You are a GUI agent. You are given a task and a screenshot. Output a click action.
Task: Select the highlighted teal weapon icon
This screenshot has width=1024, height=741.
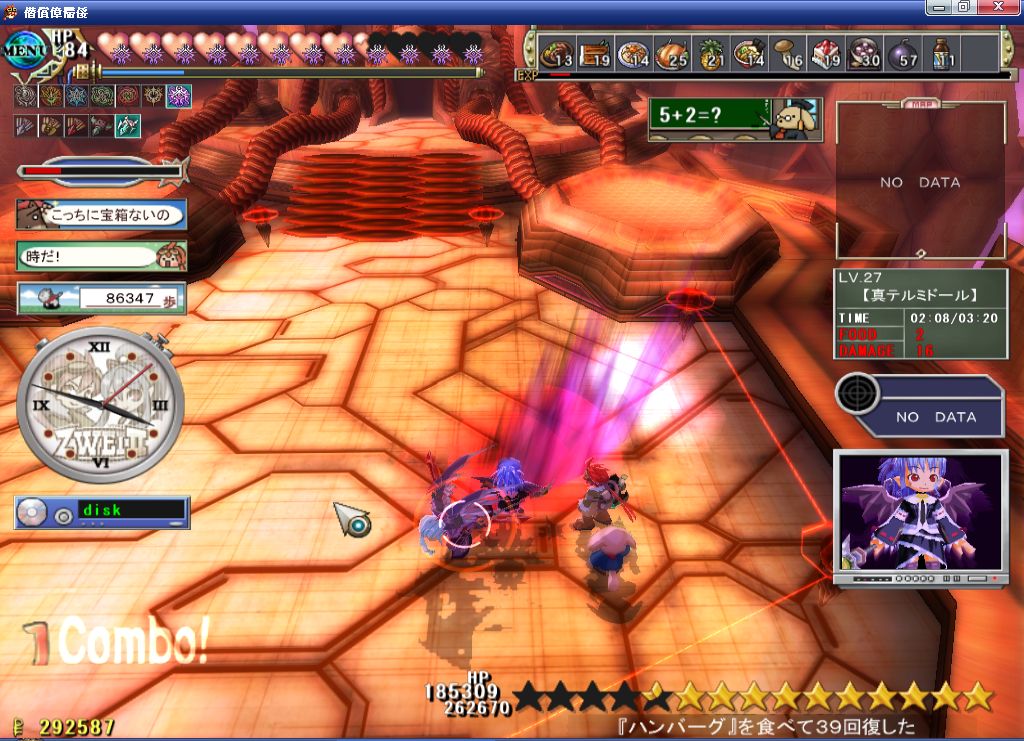tap(128, 126)
